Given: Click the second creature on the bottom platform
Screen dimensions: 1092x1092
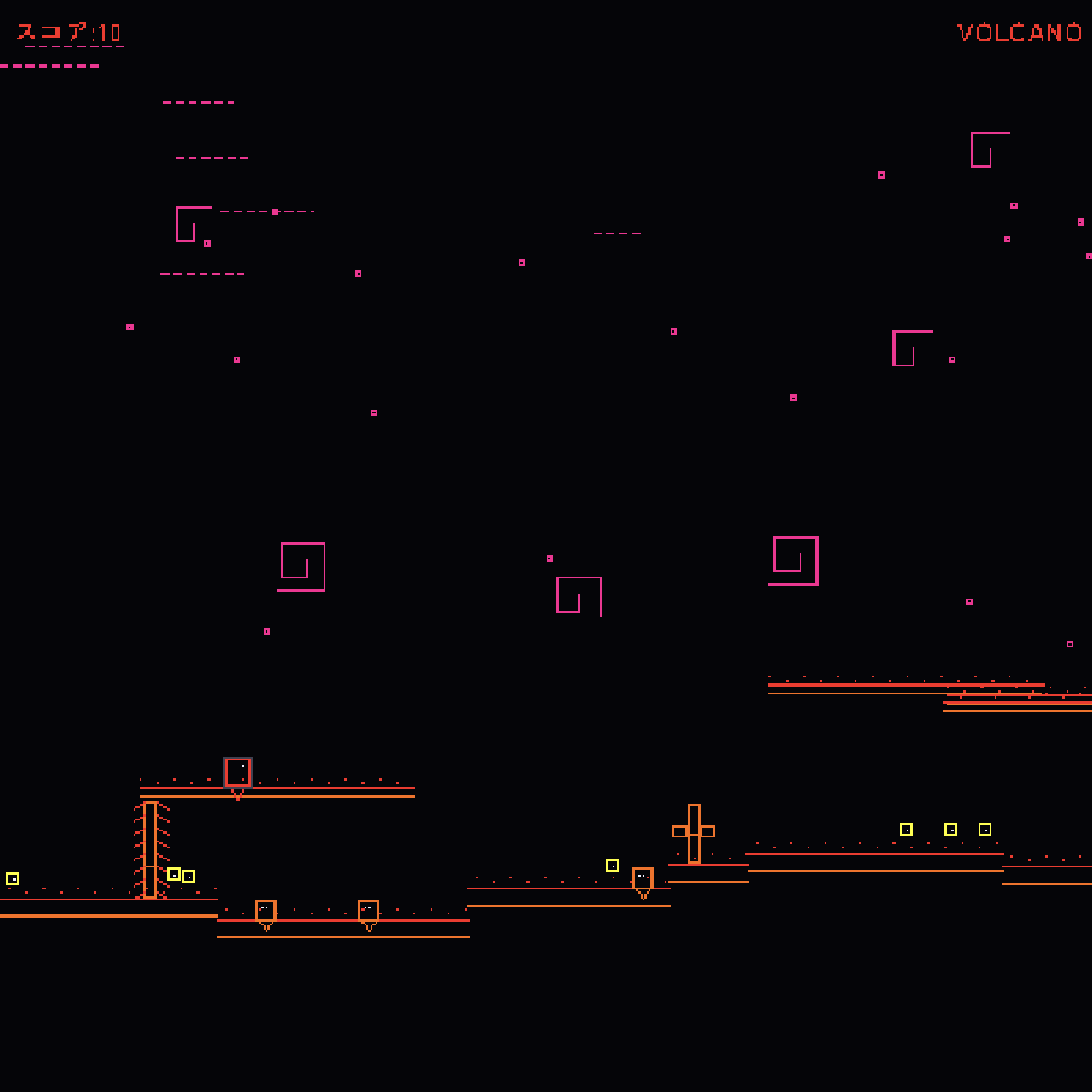Looking at the screenshot, I should pyautogui.click(x=368, y=910).
